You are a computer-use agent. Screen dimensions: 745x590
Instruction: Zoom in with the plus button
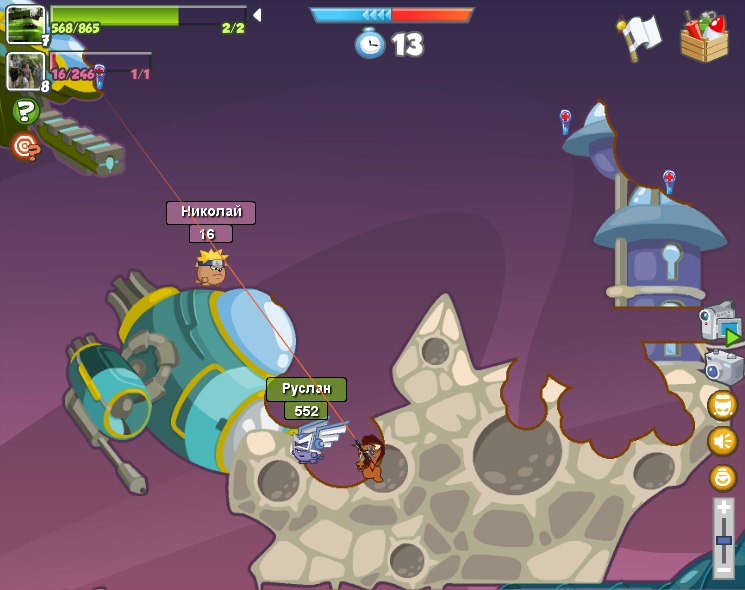pyautogui.click(x=723, y=509)
